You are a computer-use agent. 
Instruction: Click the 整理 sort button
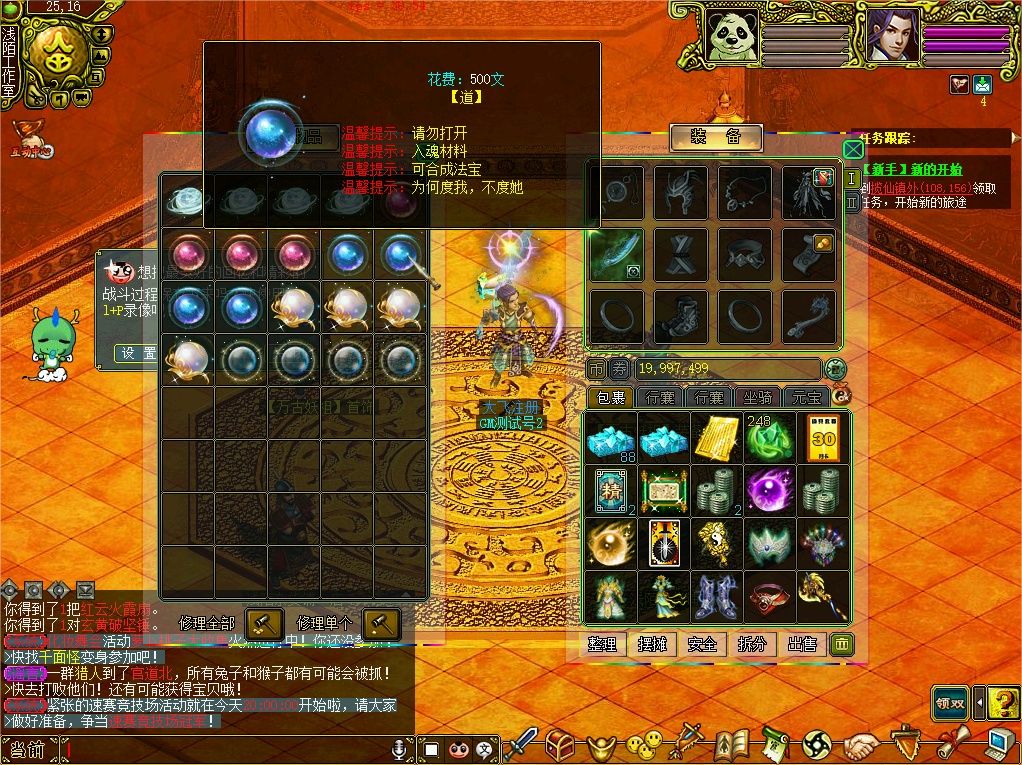coord(602,644)
